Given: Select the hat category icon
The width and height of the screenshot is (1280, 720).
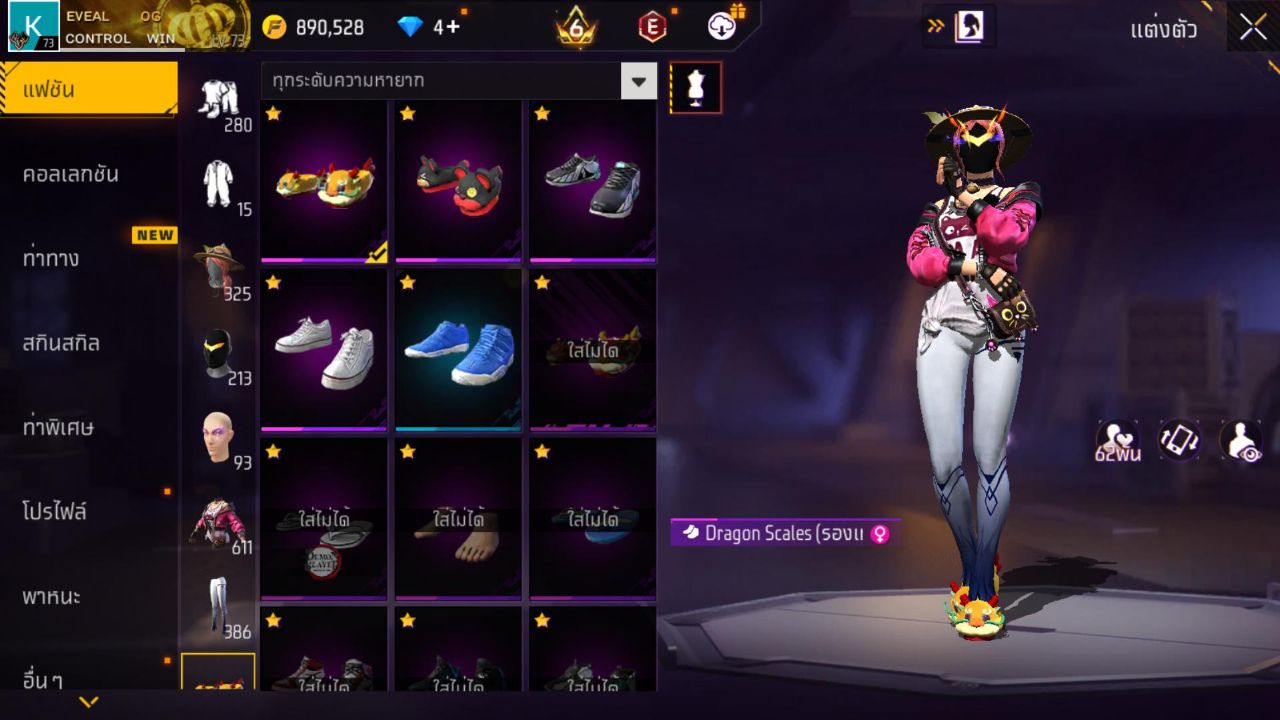Looking at the screenshot, I should (x=222, y=262).
